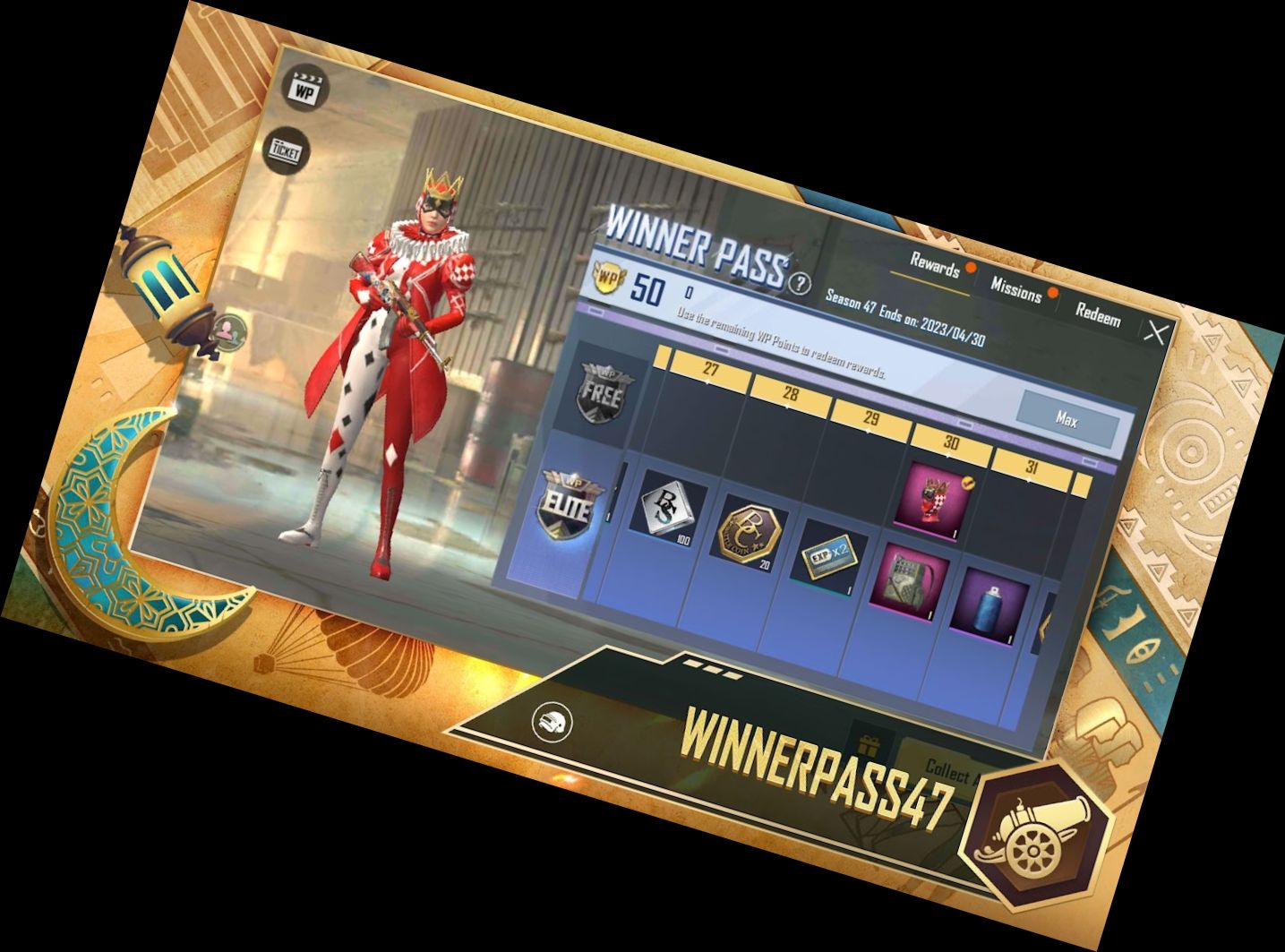Click the gold WP coin next to 50
The image size is (1285, 952).
[x=610, y=278]
